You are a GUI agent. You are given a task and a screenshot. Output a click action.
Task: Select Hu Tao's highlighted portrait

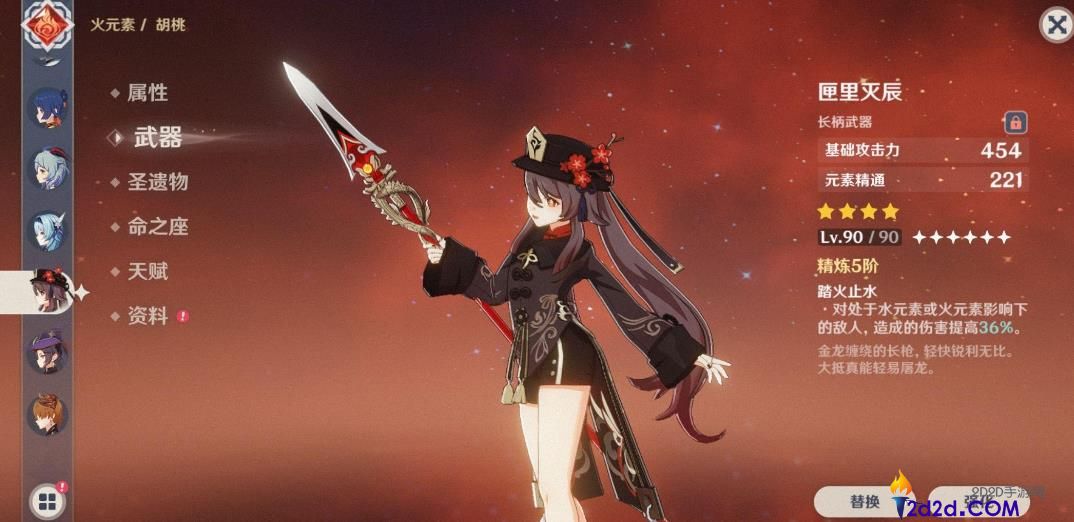click(46, 291)
